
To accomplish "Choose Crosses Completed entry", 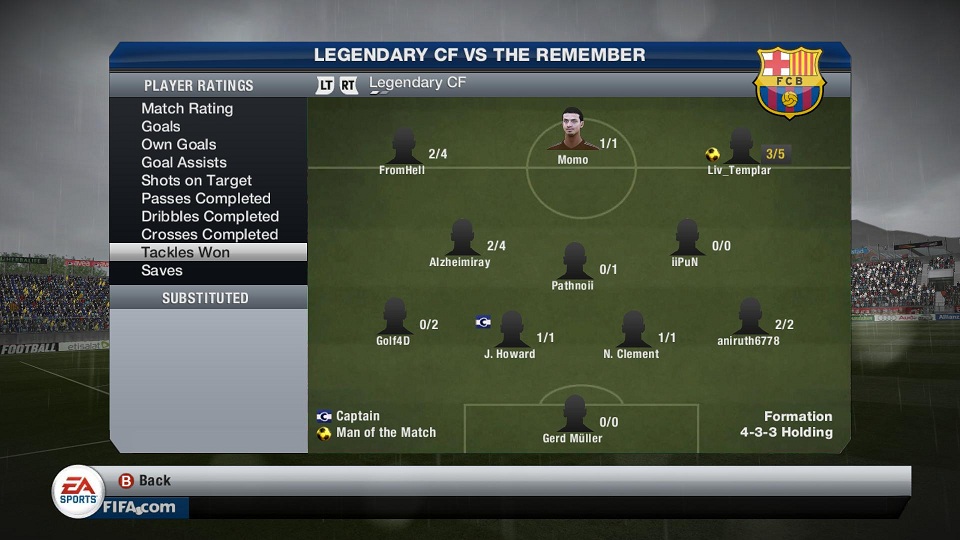I will click(210, 234).
